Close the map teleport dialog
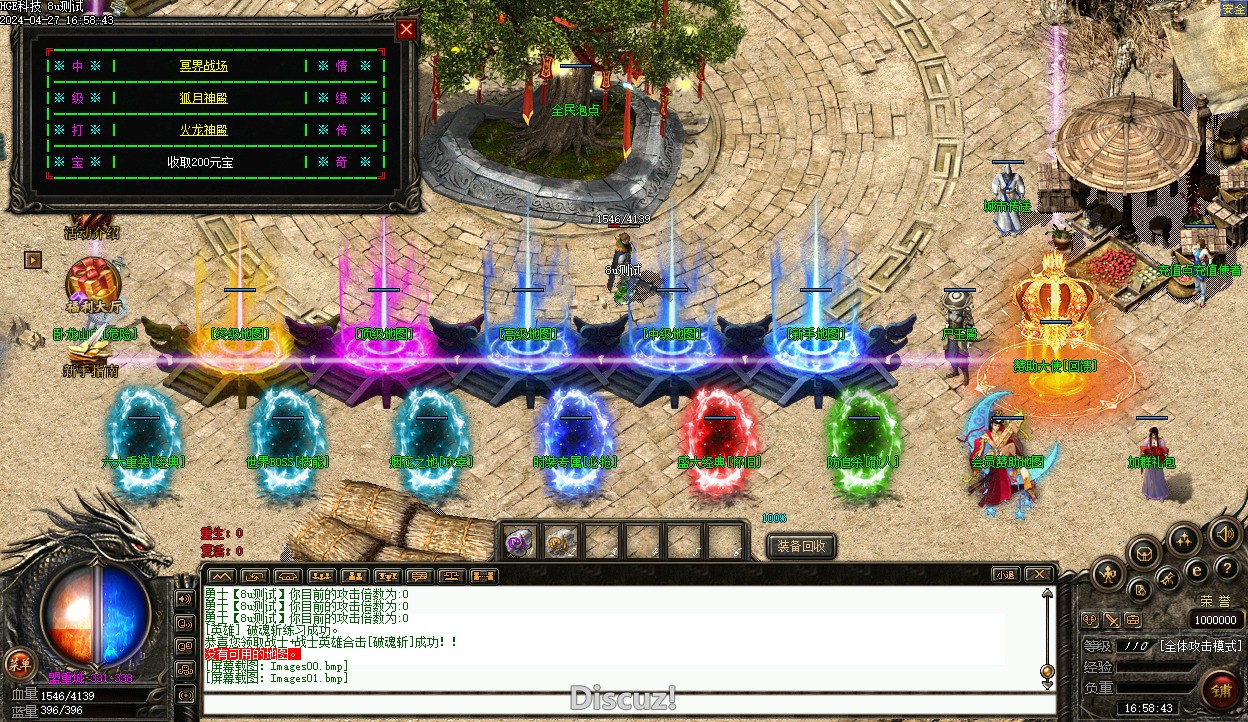This screenshot has height=722, width=1248. tap(406, 29)
